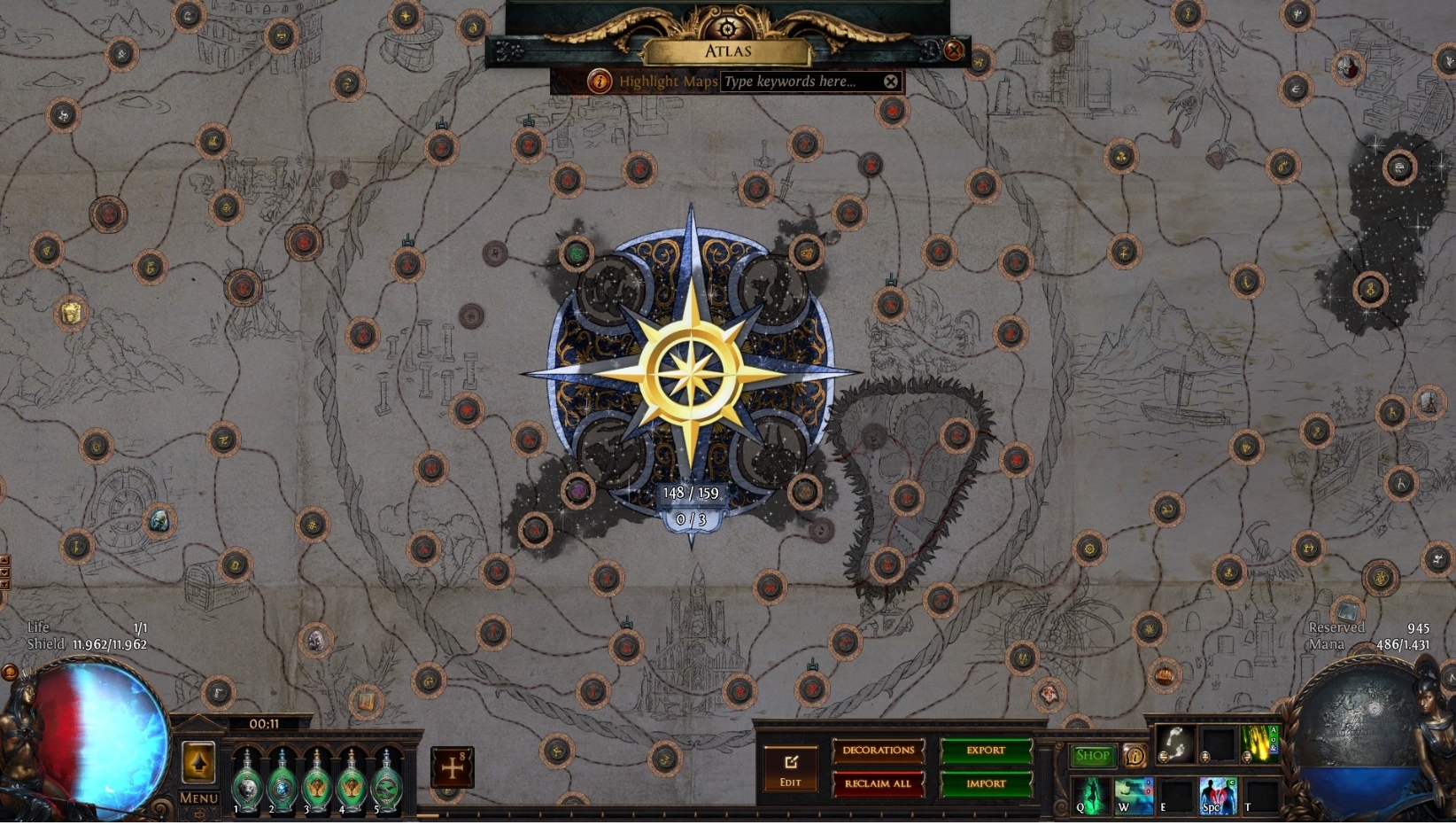Click the golden ascend arrow icon above Menu
This screenshot has width=1456, height=825.
click(199, 763)
